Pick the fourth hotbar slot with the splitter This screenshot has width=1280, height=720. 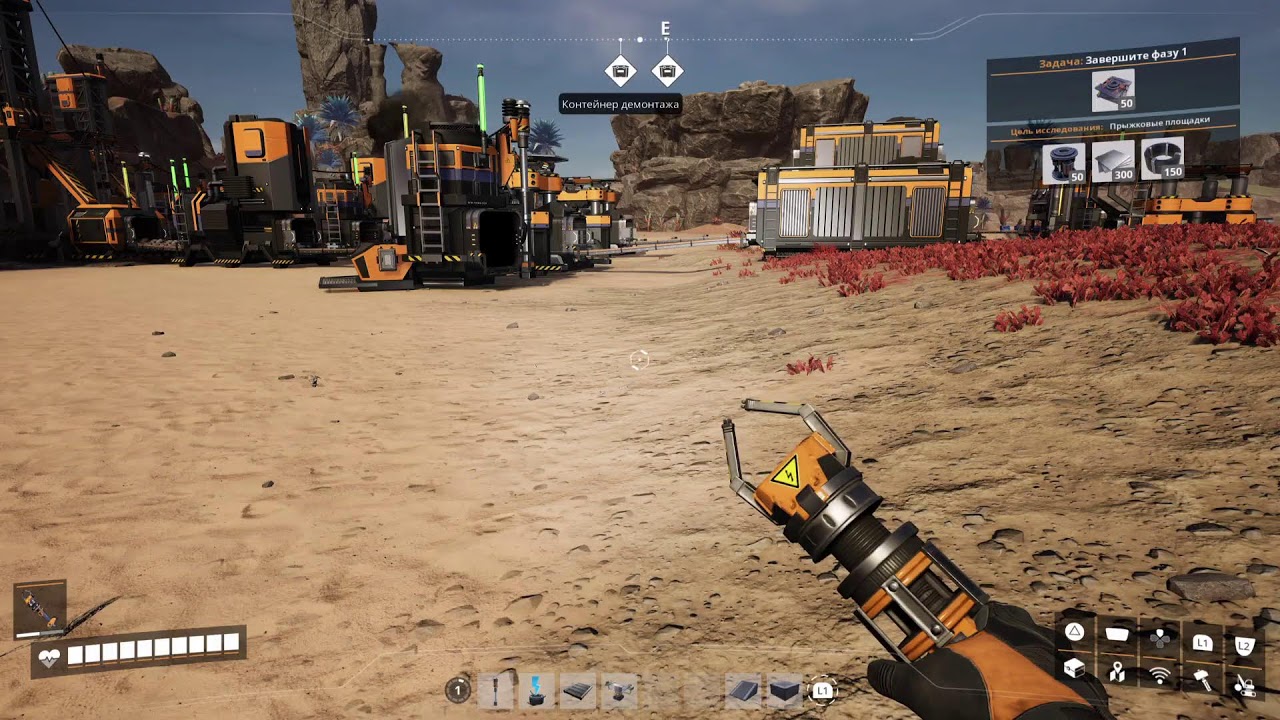(x=620, y=690)
